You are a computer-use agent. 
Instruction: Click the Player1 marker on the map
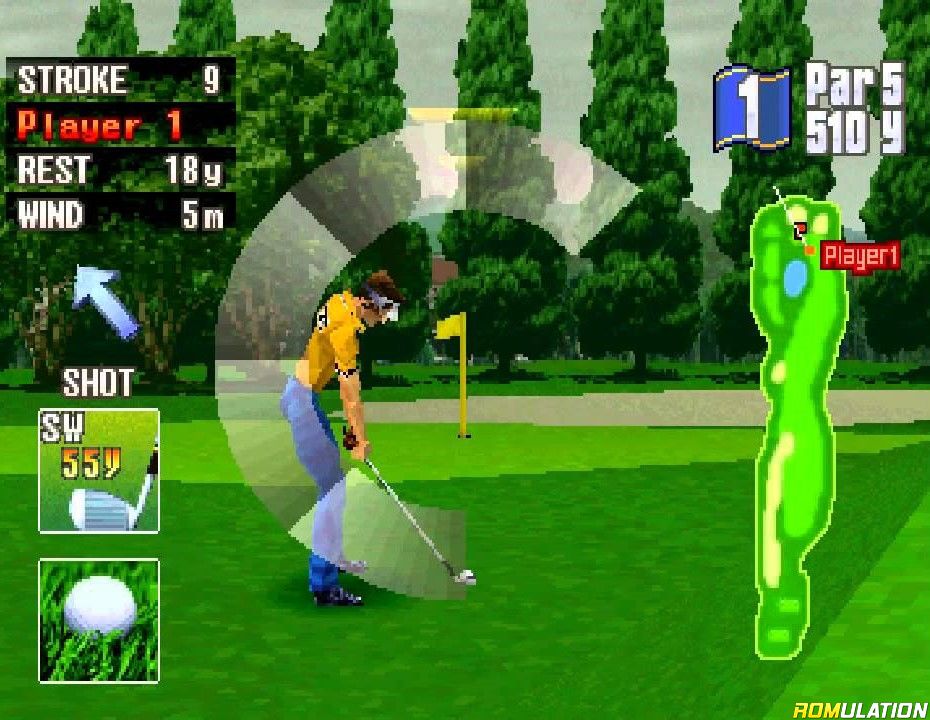pyautogui.click(x=858, y=256)
